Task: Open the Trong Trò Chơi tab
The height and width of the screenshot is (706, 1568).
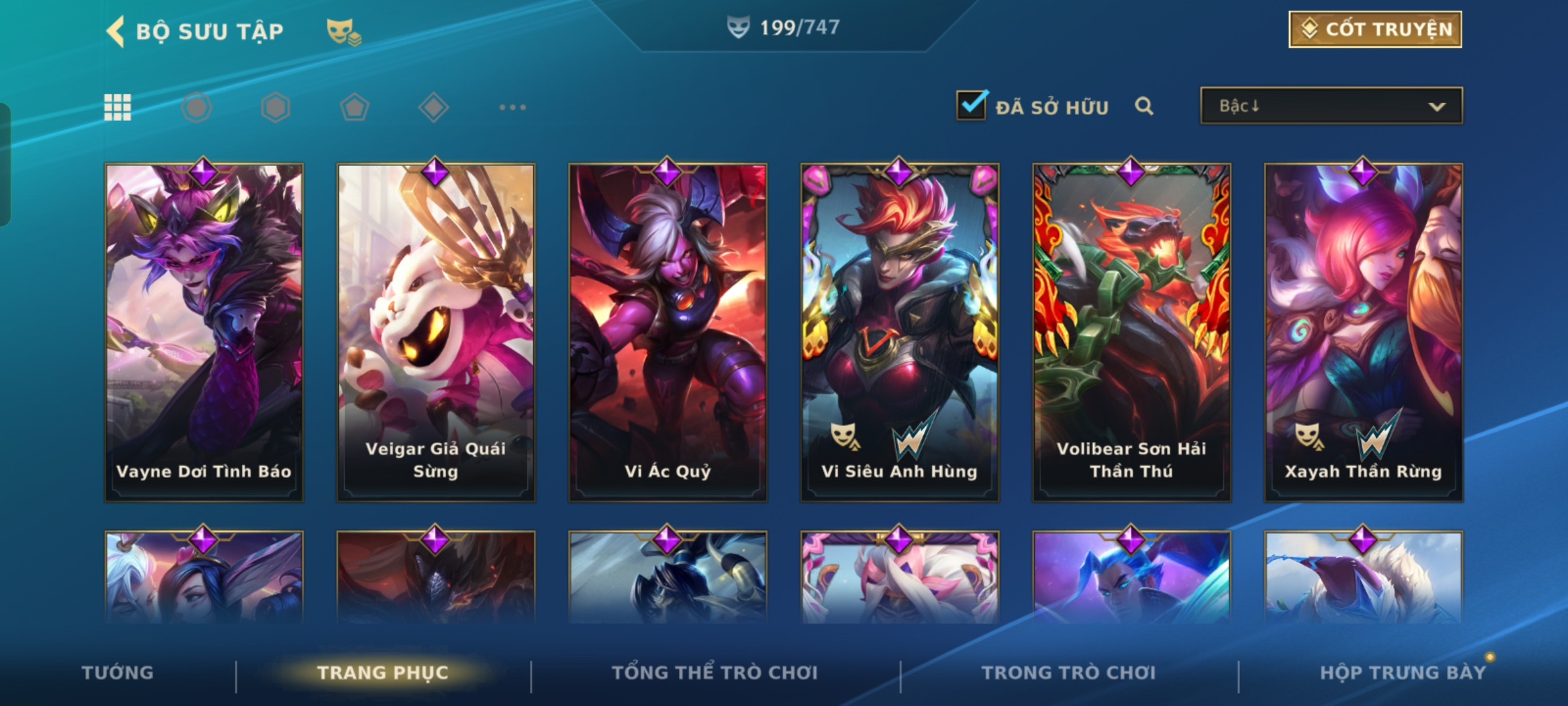Action: (x=1069, y=673)
